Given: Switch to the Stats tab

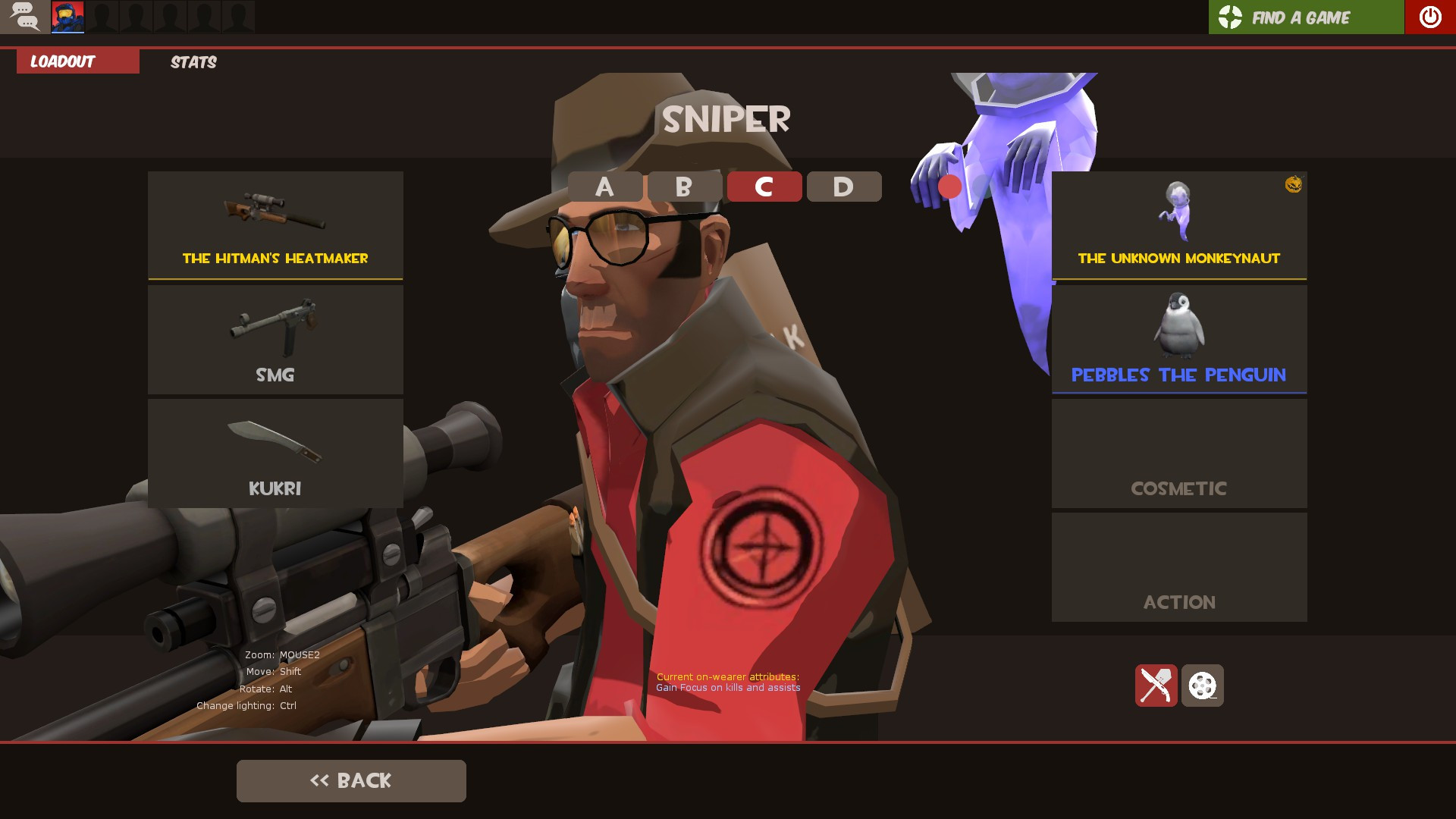Looking at the screenshot, I should point(193,61).
